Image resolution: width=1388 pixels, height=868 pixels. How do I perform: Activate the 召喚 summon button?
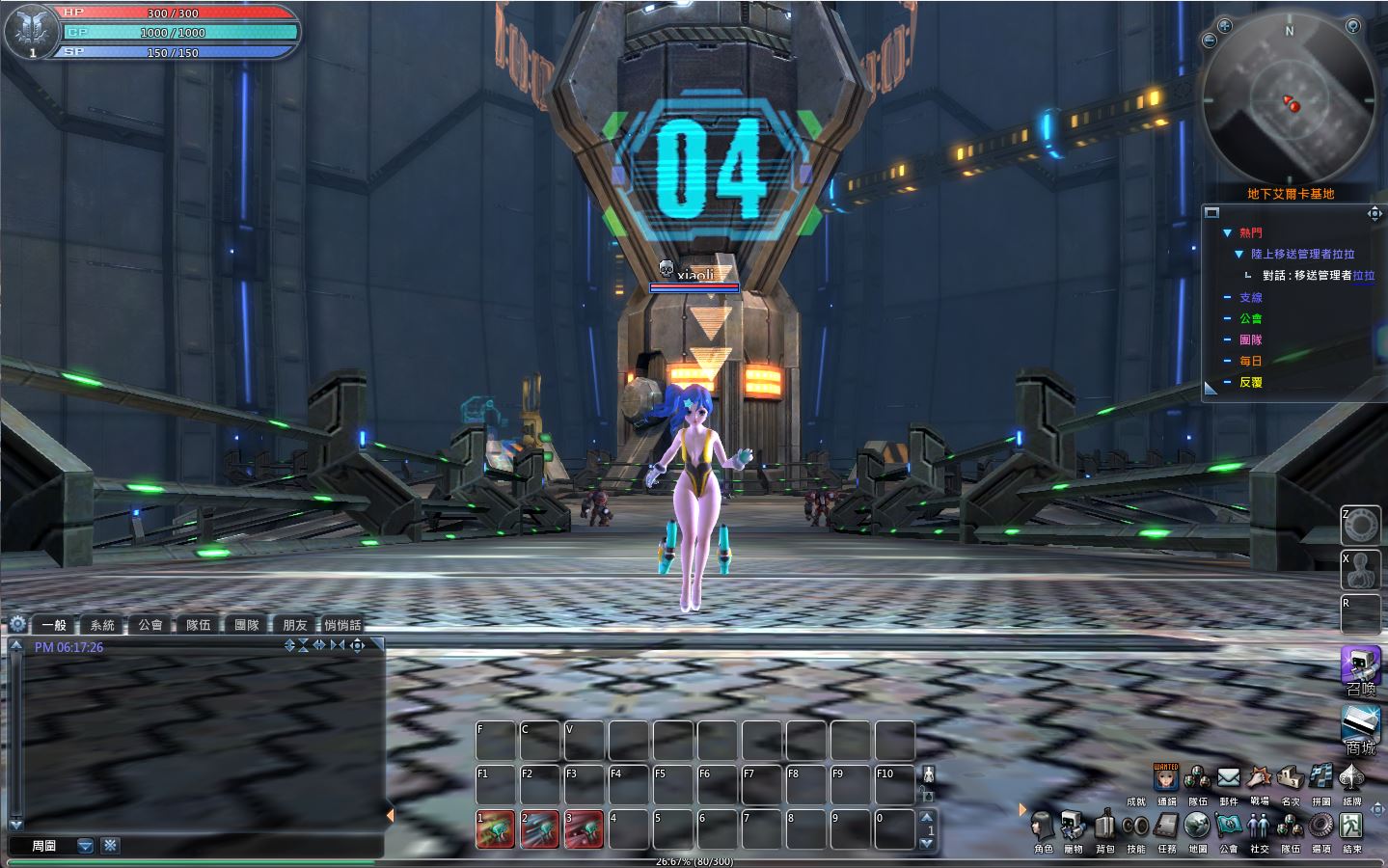pyautogui.click(x=1360, y=666)
